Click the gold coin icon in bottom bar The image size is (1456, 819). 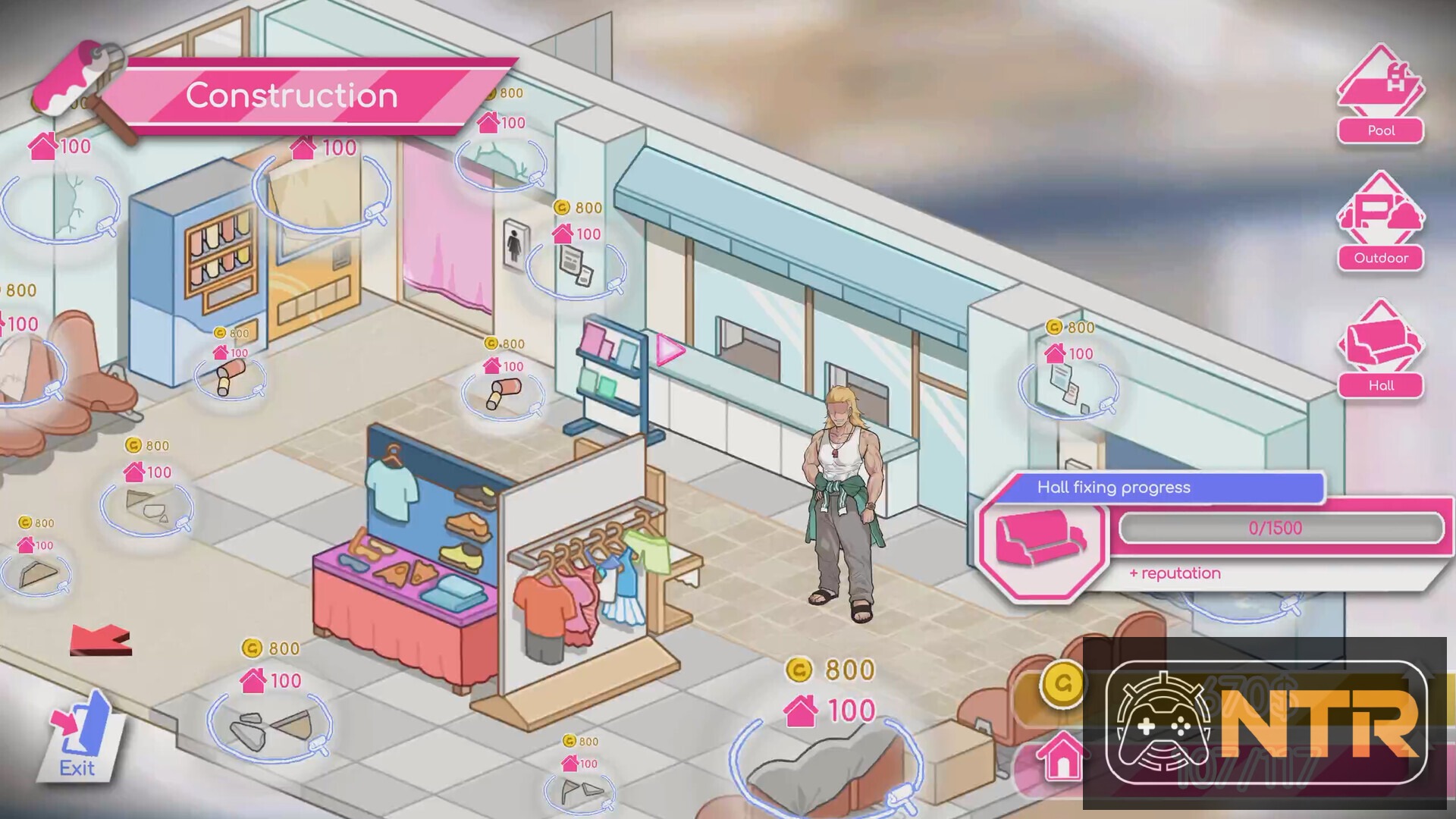tap(1062, 686)
